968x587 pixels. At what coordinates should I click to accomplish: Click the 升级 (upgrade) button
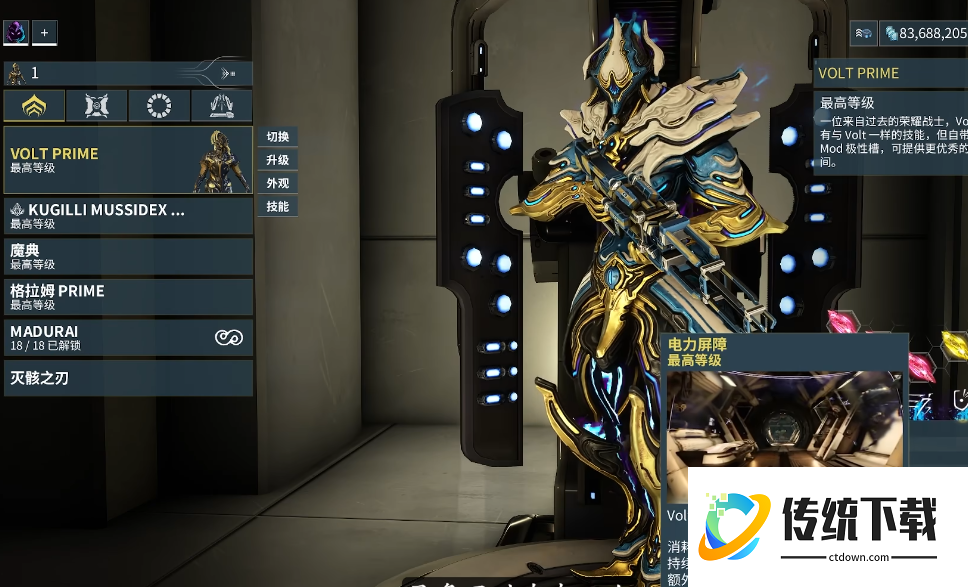click(277, 160)
